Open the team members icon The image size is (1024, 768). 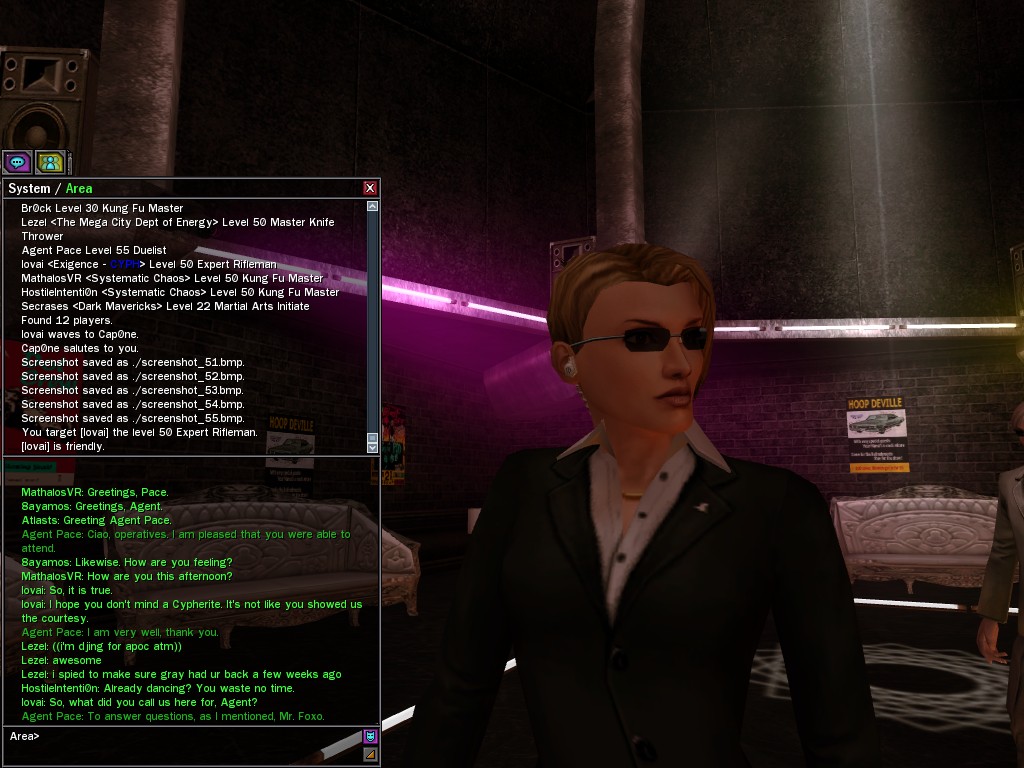[50, 161]
